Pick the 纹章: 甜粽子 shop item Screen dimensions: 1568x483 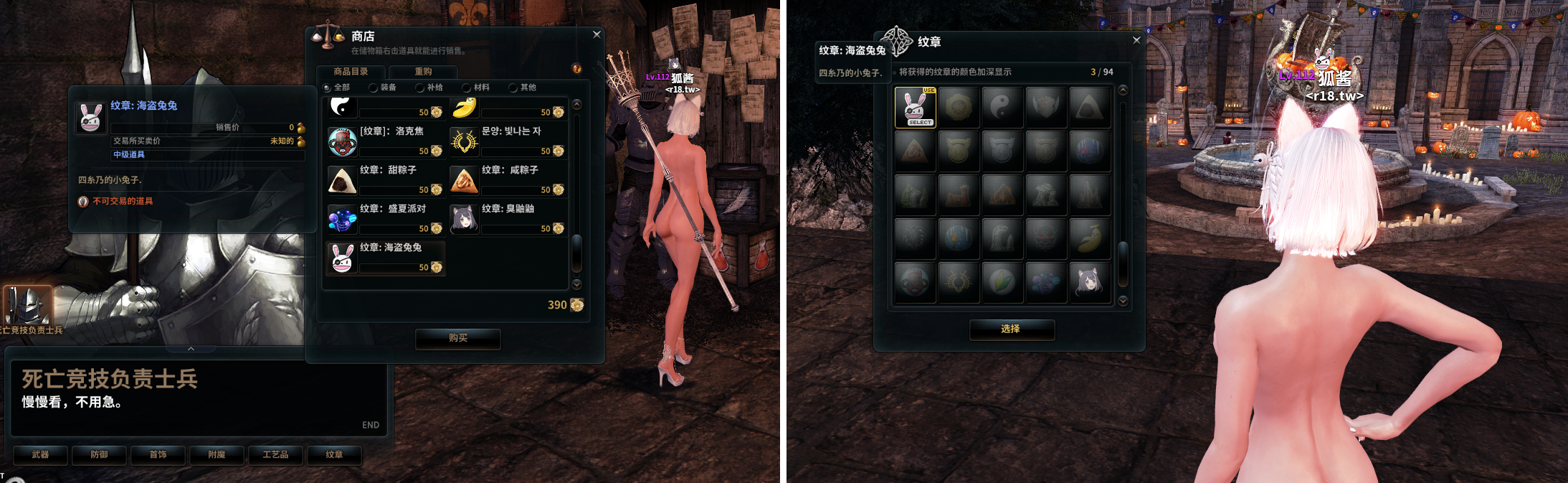[x=386, y=179]
